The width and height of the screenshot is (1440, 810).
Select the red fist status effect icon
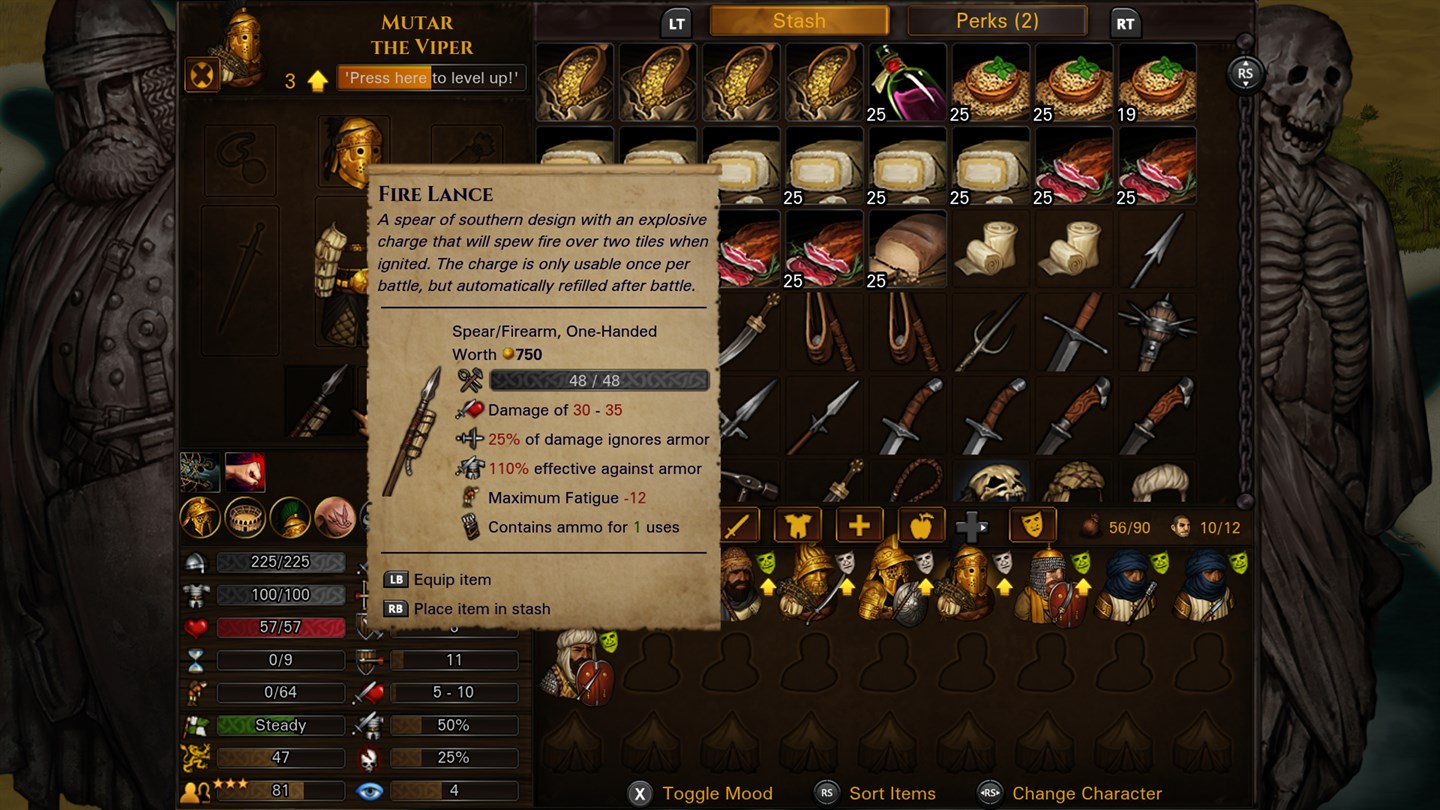pyautogui.click(x=245, y=473)
